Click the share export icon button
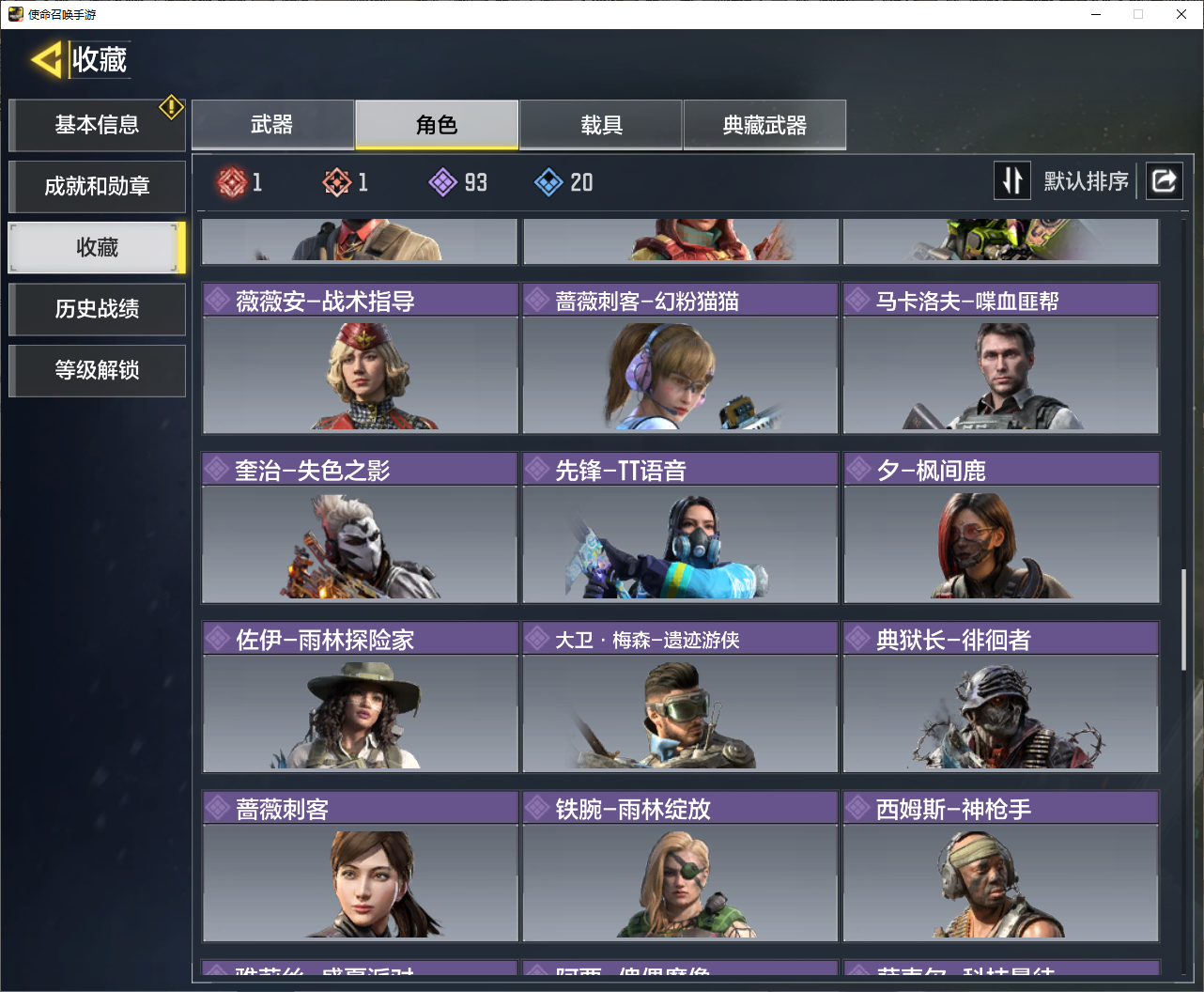 (1164, 180)
